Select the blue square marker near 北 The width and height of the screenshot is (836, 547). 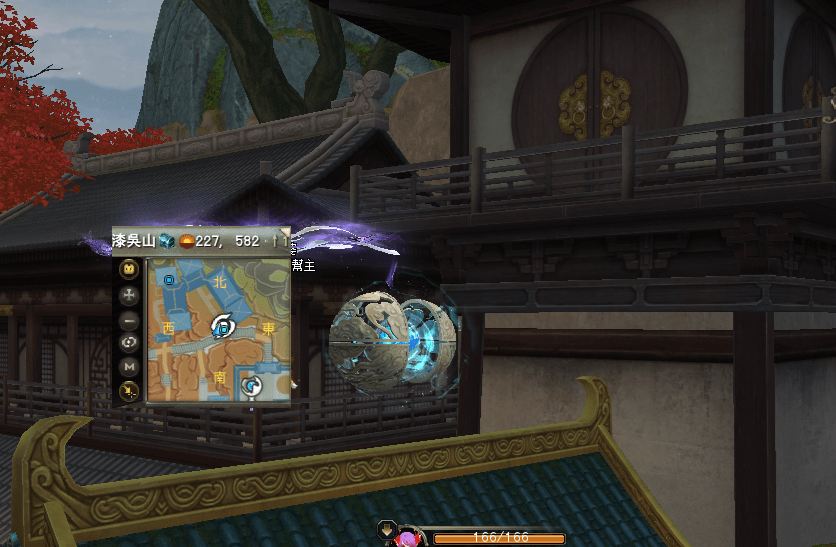click(x=169, y=281)
